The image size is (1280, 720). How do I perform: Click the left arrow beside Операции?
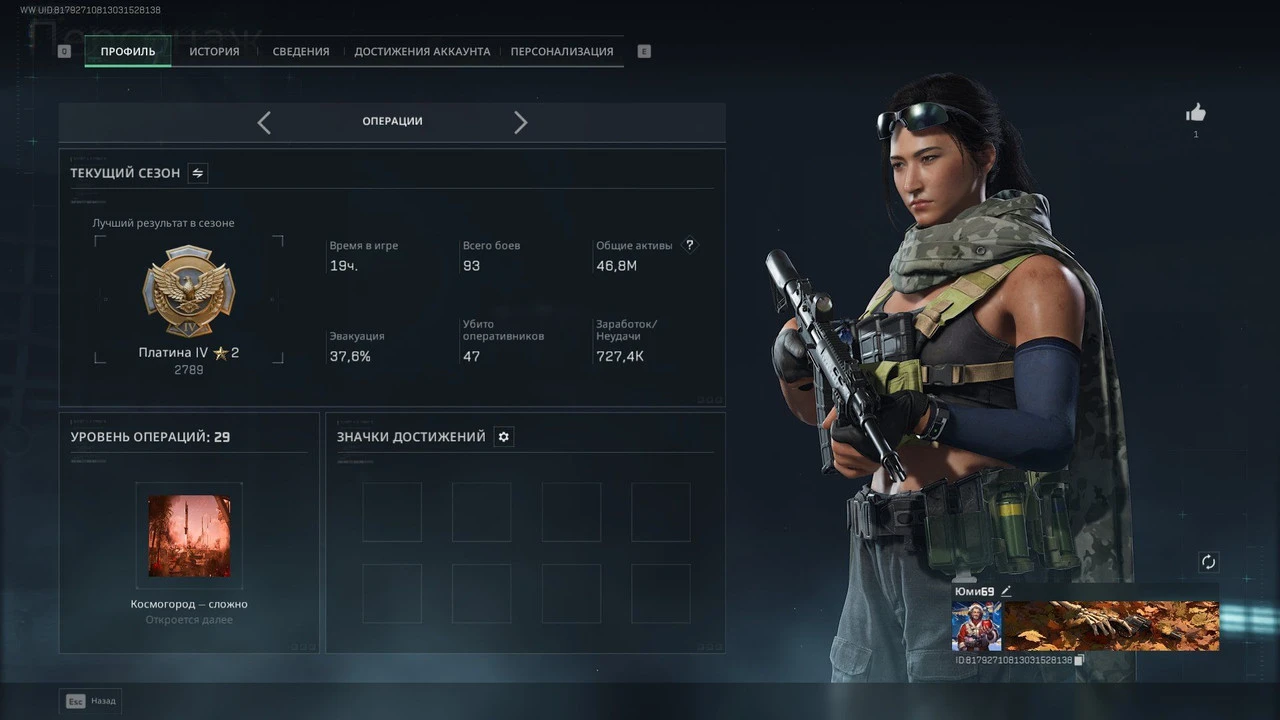(x=264, y=122)
